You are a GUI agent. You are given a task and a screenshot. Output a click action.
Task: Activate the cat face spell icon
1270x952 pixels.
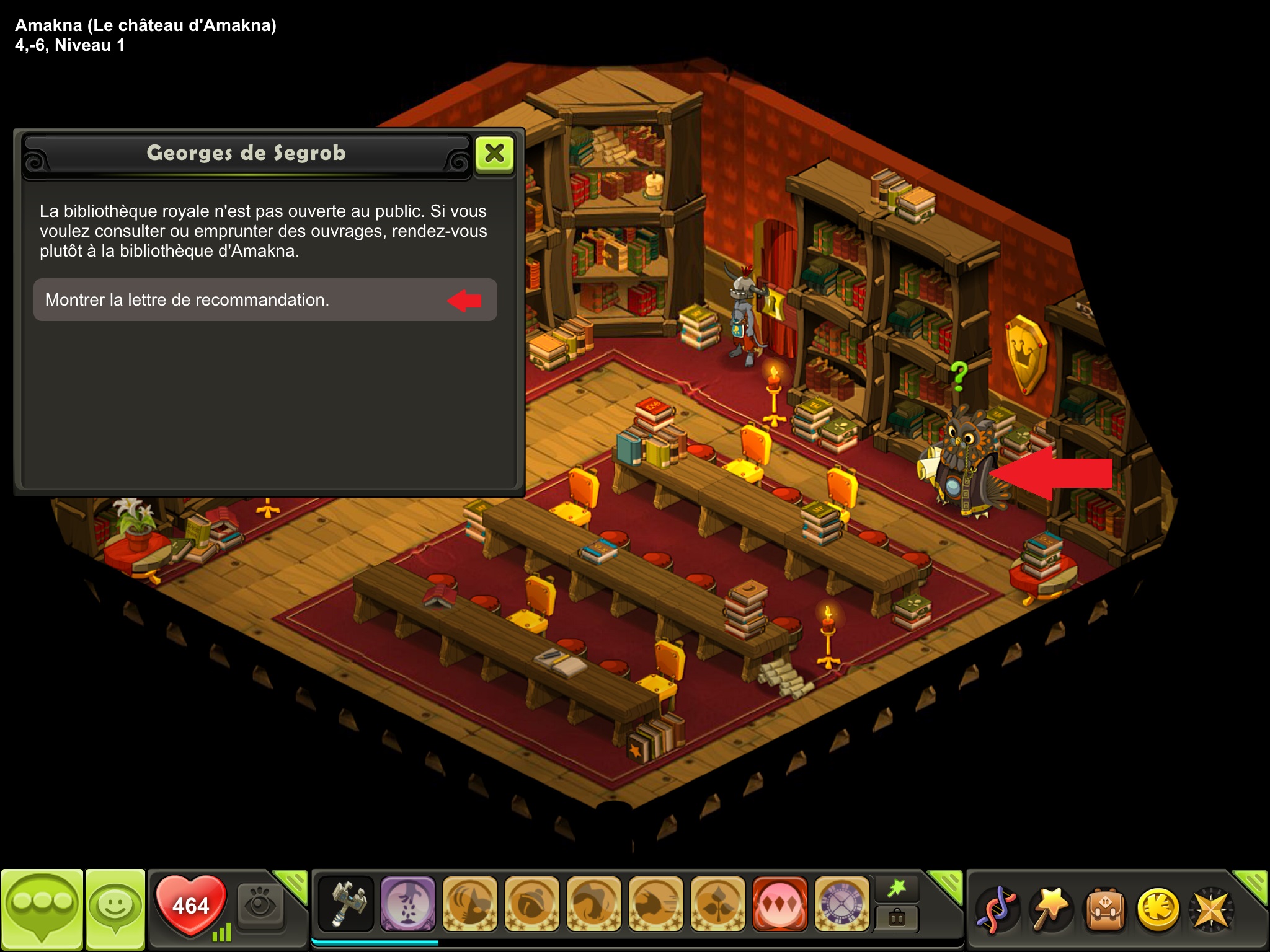tap(470, 904)
